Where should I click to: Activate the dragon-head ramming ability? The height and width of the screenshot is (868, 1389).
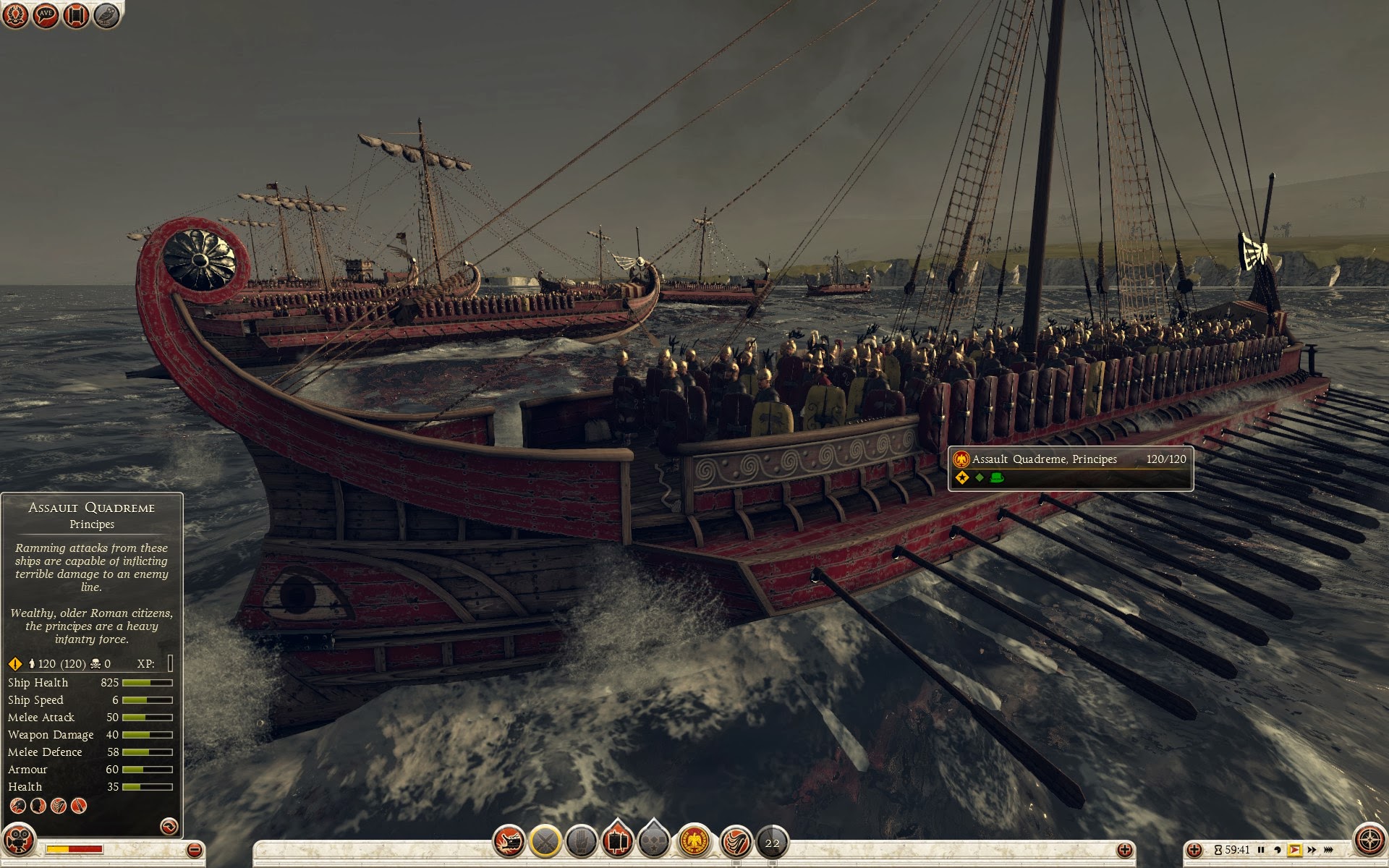(509, 841)
